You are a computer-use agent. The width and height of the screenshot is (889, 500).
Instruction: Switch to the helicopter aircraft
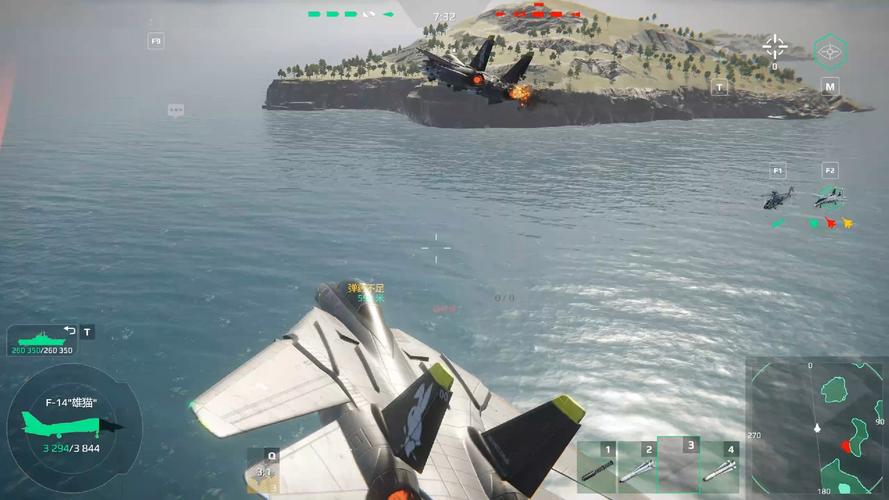[777, 198]
